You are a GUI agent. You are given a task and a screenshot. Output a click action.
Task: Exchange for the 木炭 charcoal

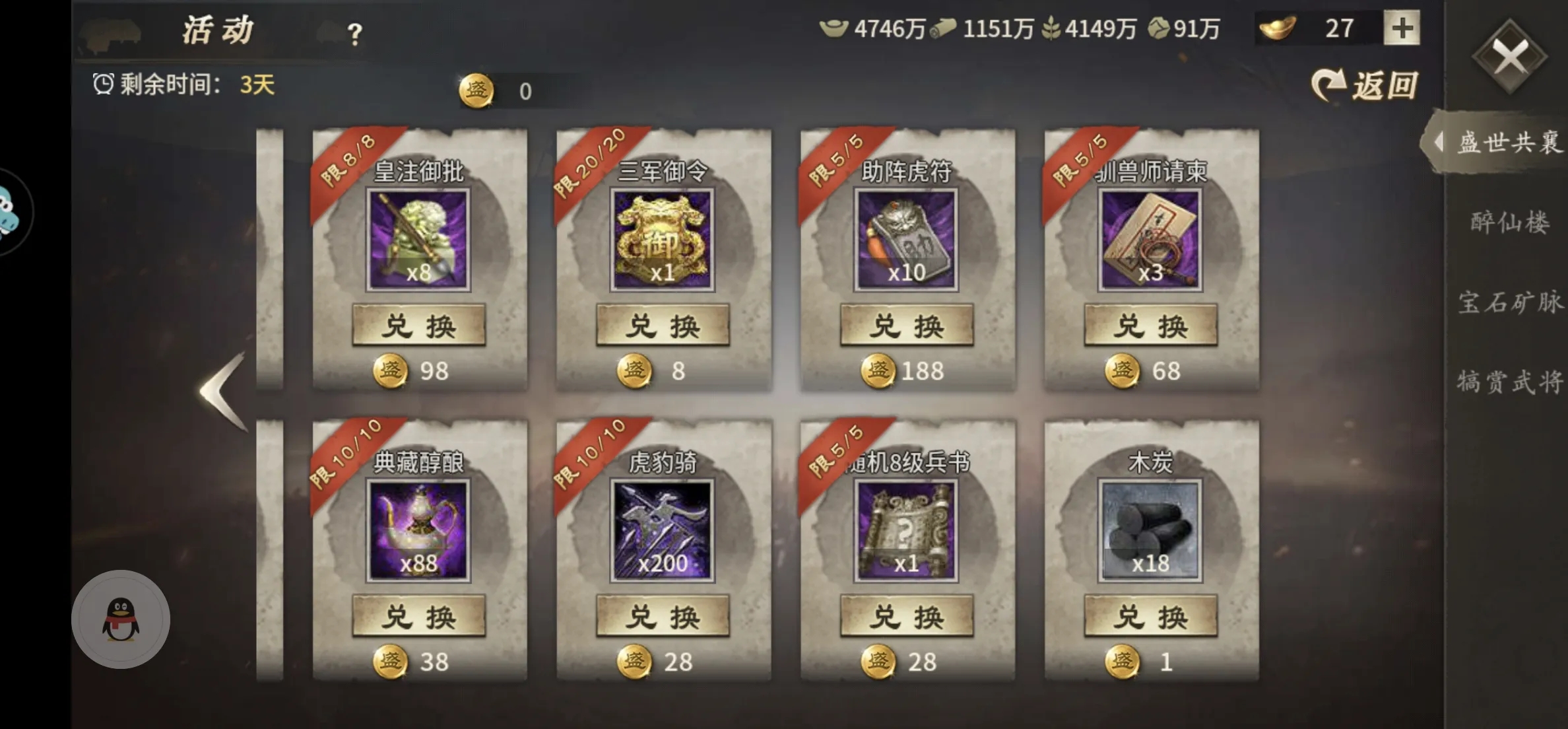tap(1151, 616)
